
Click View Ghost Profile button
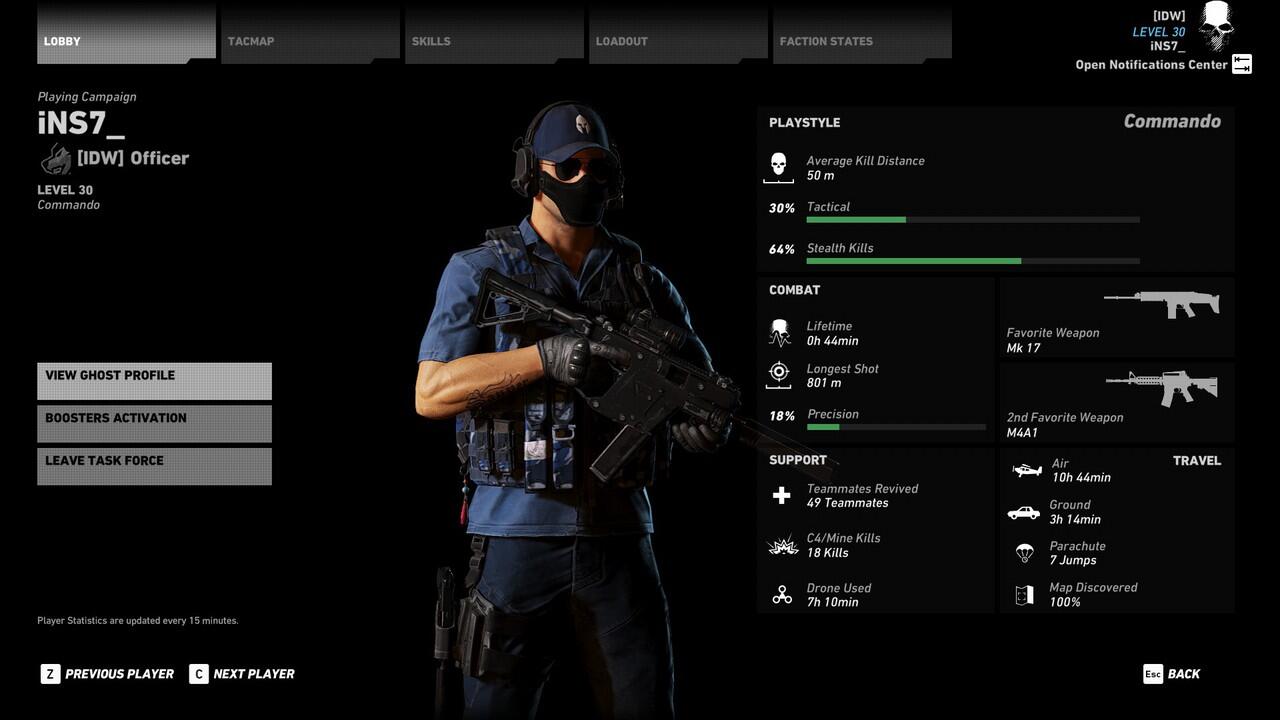click(x=154, y=381)
